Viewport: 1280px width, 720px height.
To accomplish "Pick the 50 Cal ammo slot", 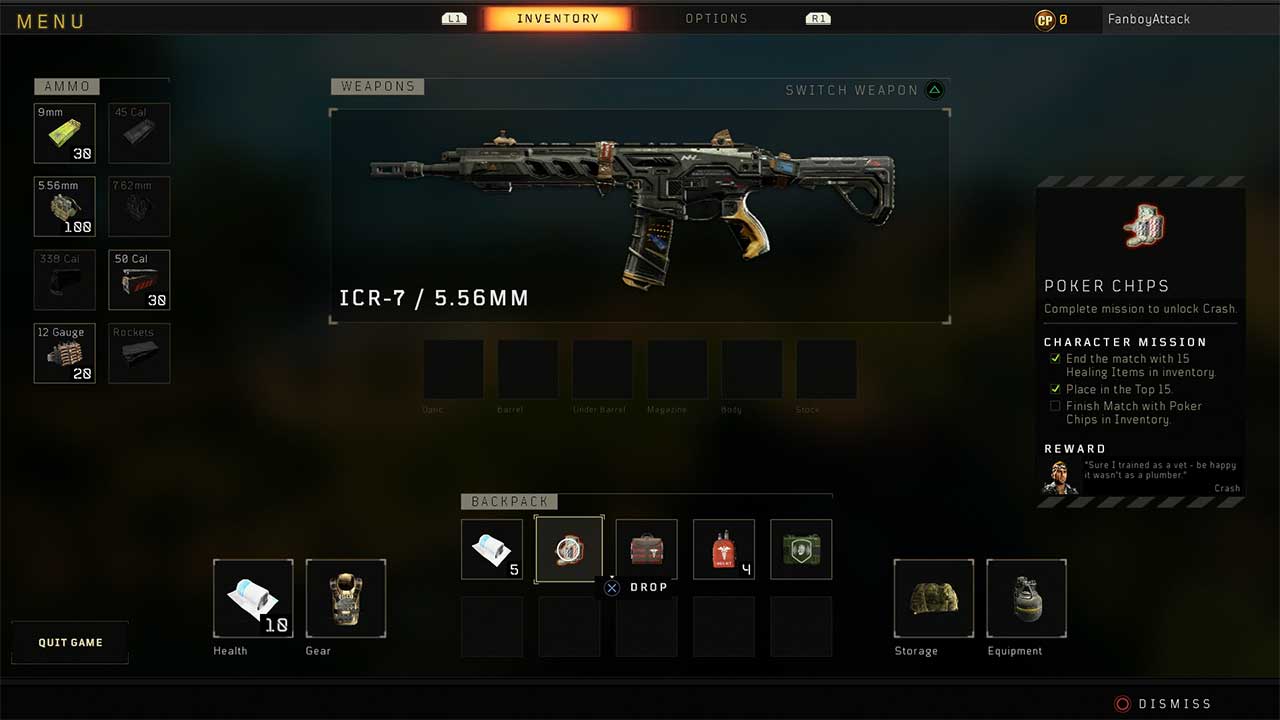I will pyautogui.click(x=139, y=280).
